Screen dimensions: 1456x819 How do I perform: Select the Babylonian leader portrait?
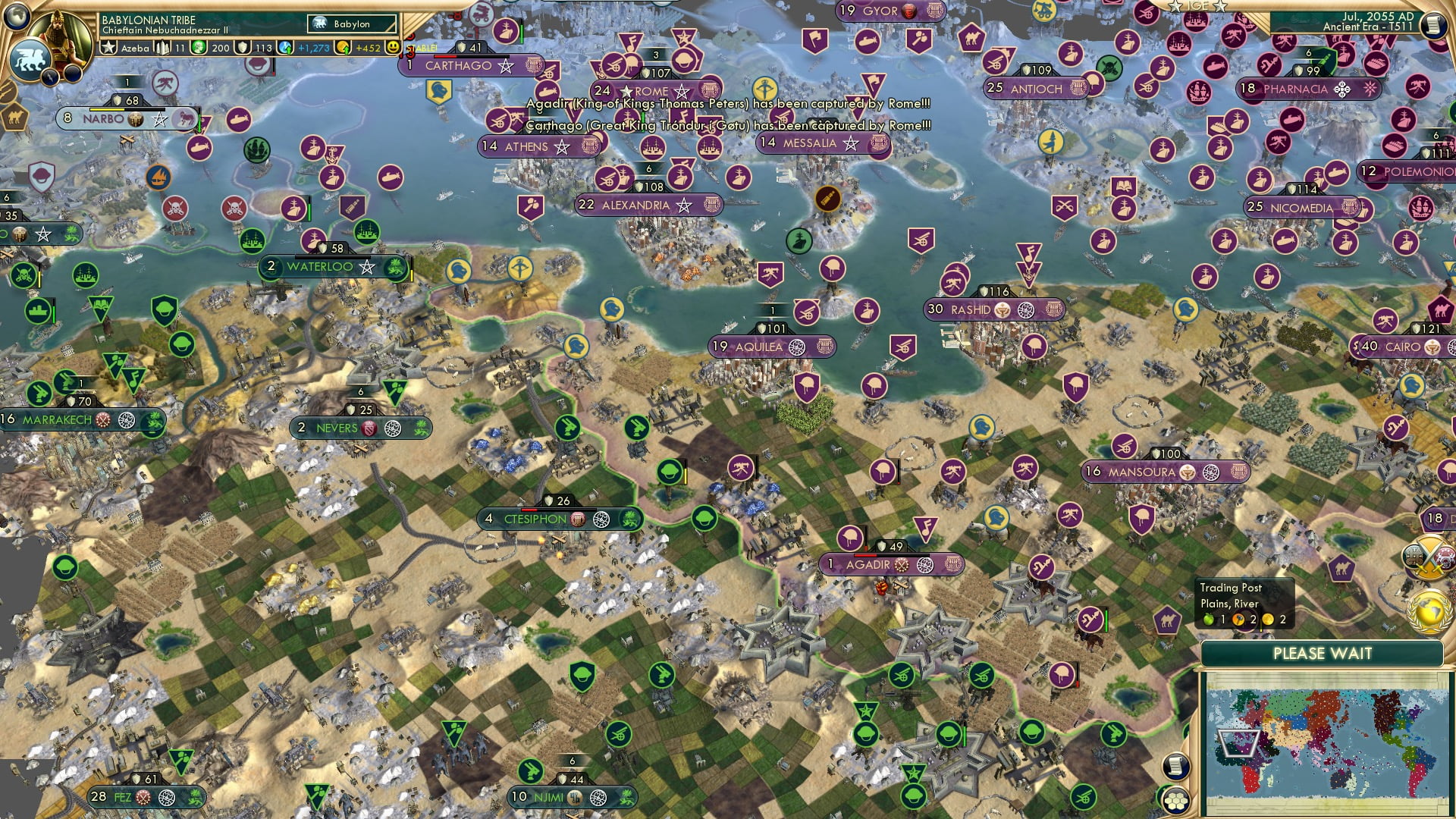(59, 36)
